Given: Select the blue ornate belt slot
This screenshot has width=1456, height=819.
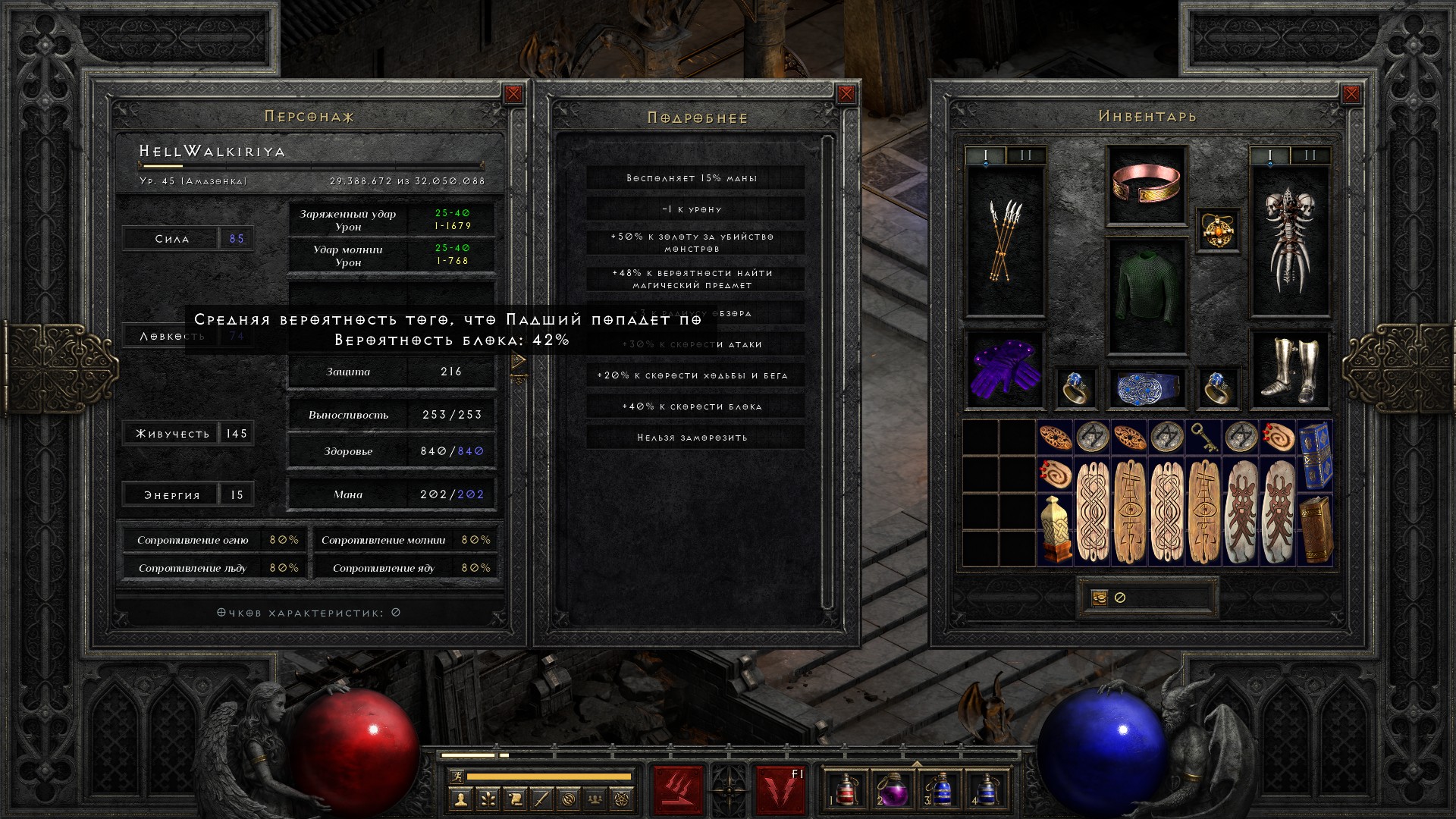Looking at the screenshot, I should (1146, 387).
